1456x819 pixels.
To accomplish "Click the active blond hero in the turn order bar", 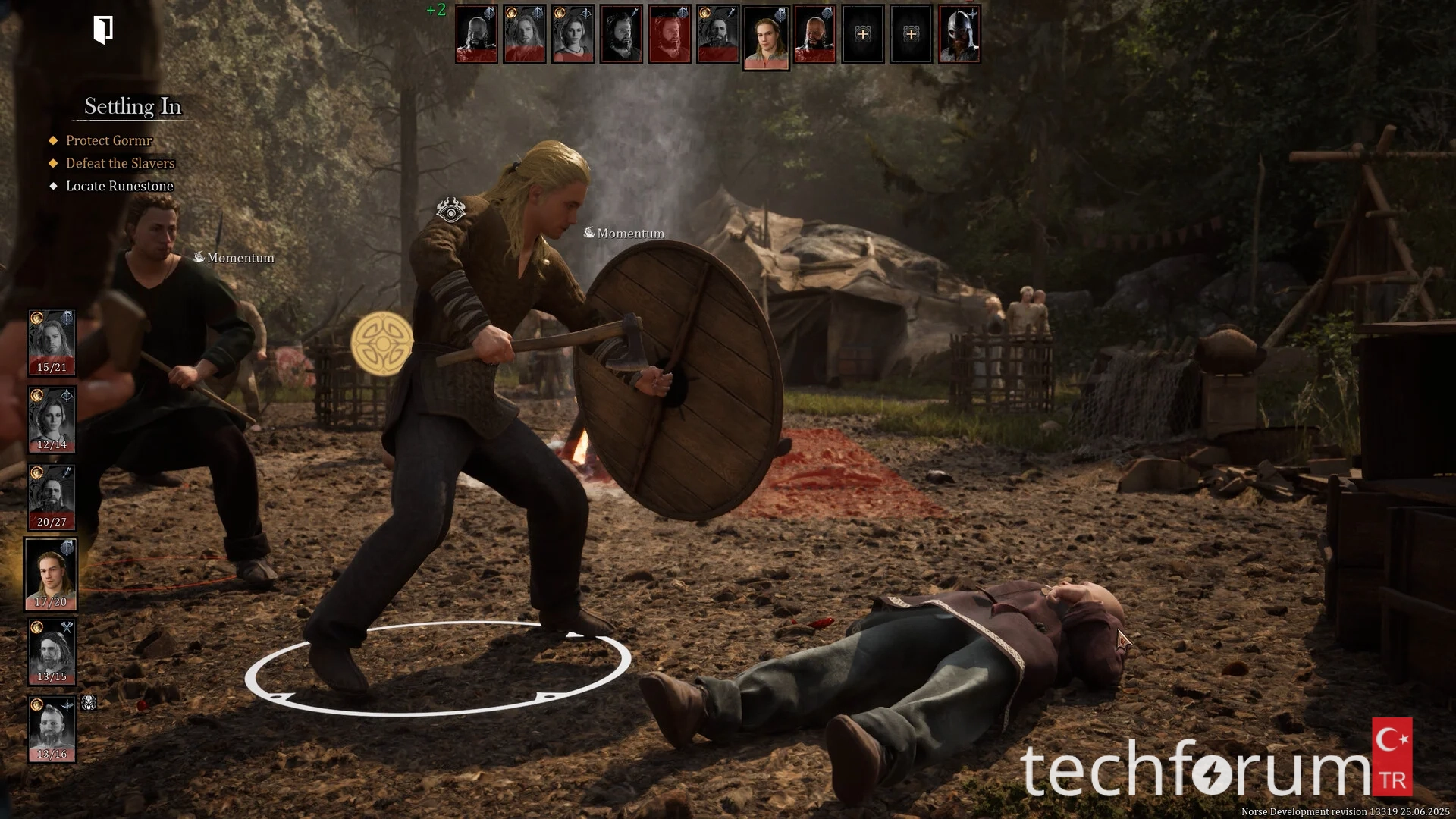I will [x=766, y=36].
